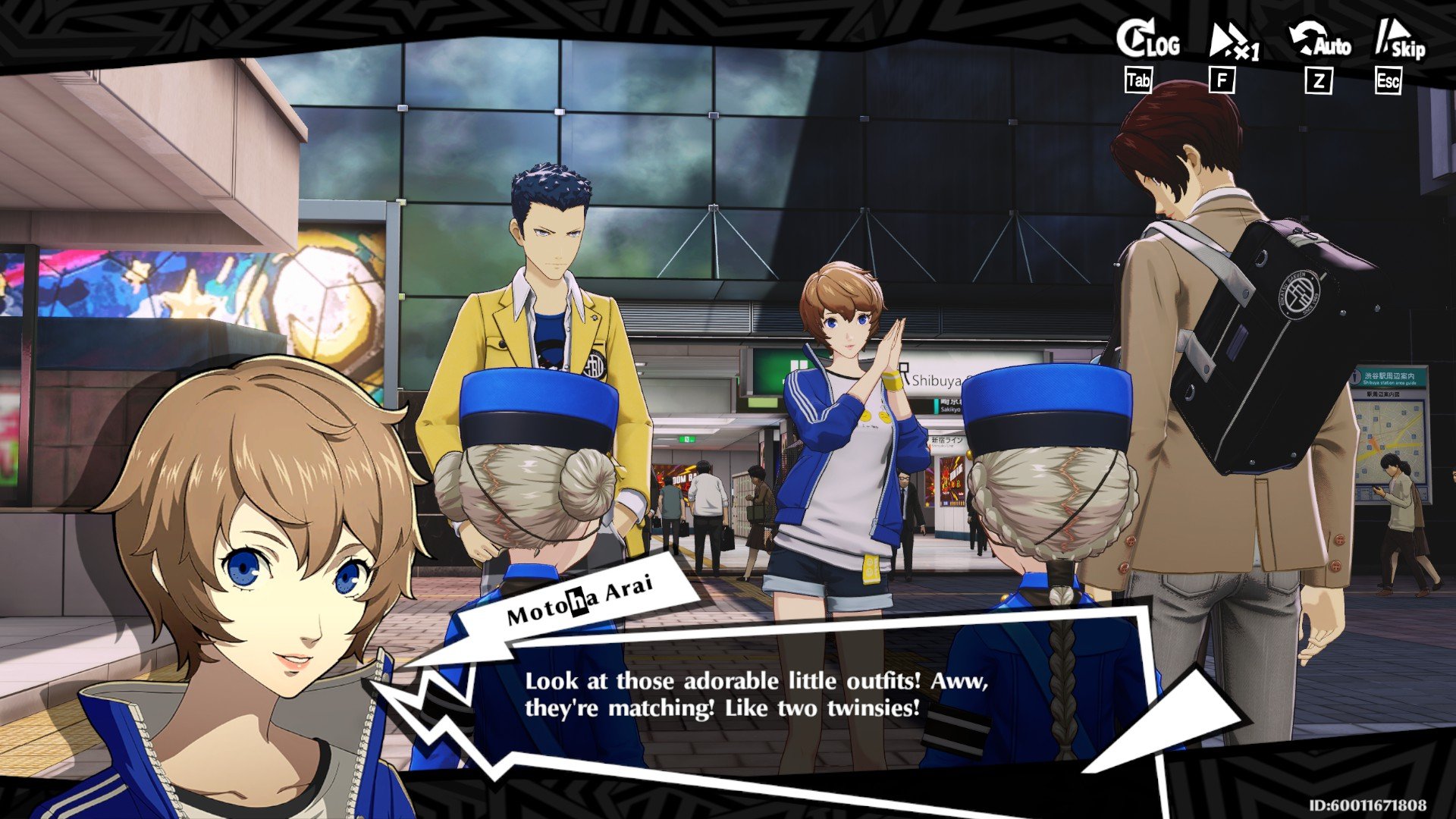The height and width of the screenshot is (819, 1456).
Task: Enable Auto dialogue advance
Action: (1320, 42)
